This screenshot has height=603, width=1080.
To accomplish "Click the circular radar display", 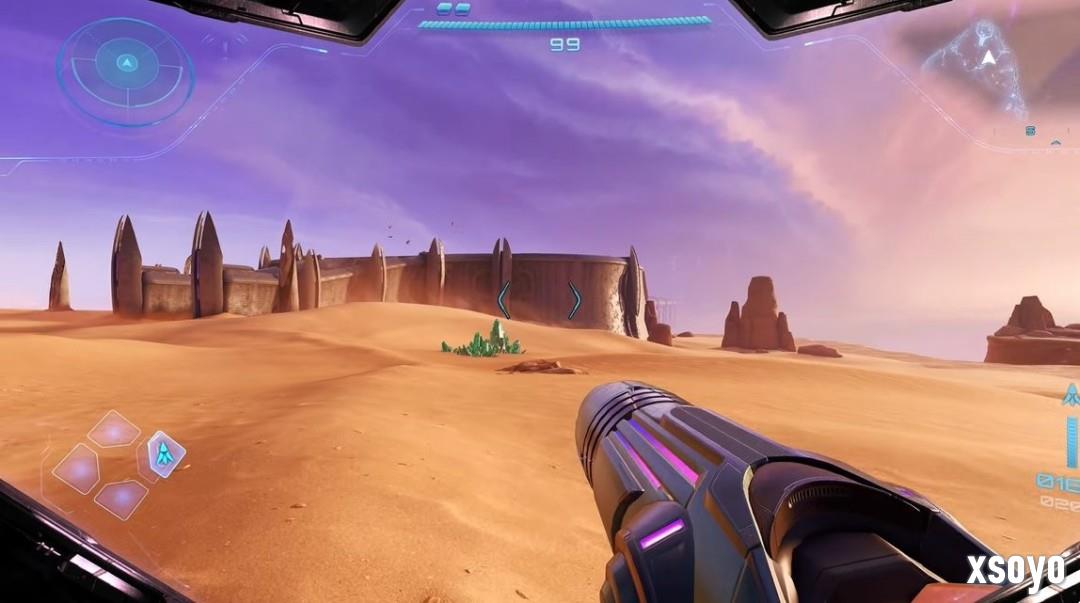I will tap(126, 70).
